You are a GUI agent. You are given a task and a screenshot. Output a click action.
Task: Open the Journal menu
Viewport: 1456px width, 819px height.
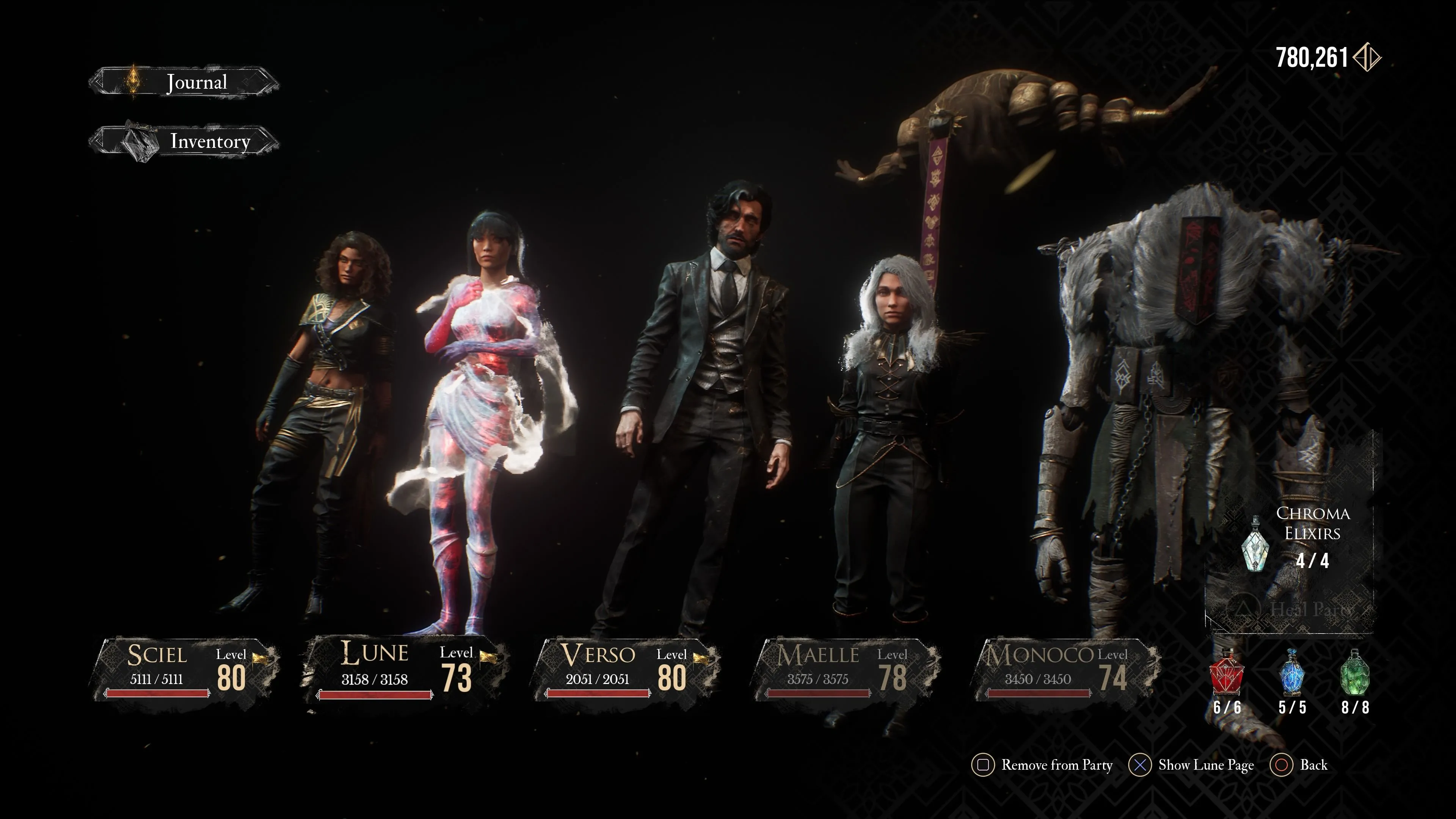(184, 83)
